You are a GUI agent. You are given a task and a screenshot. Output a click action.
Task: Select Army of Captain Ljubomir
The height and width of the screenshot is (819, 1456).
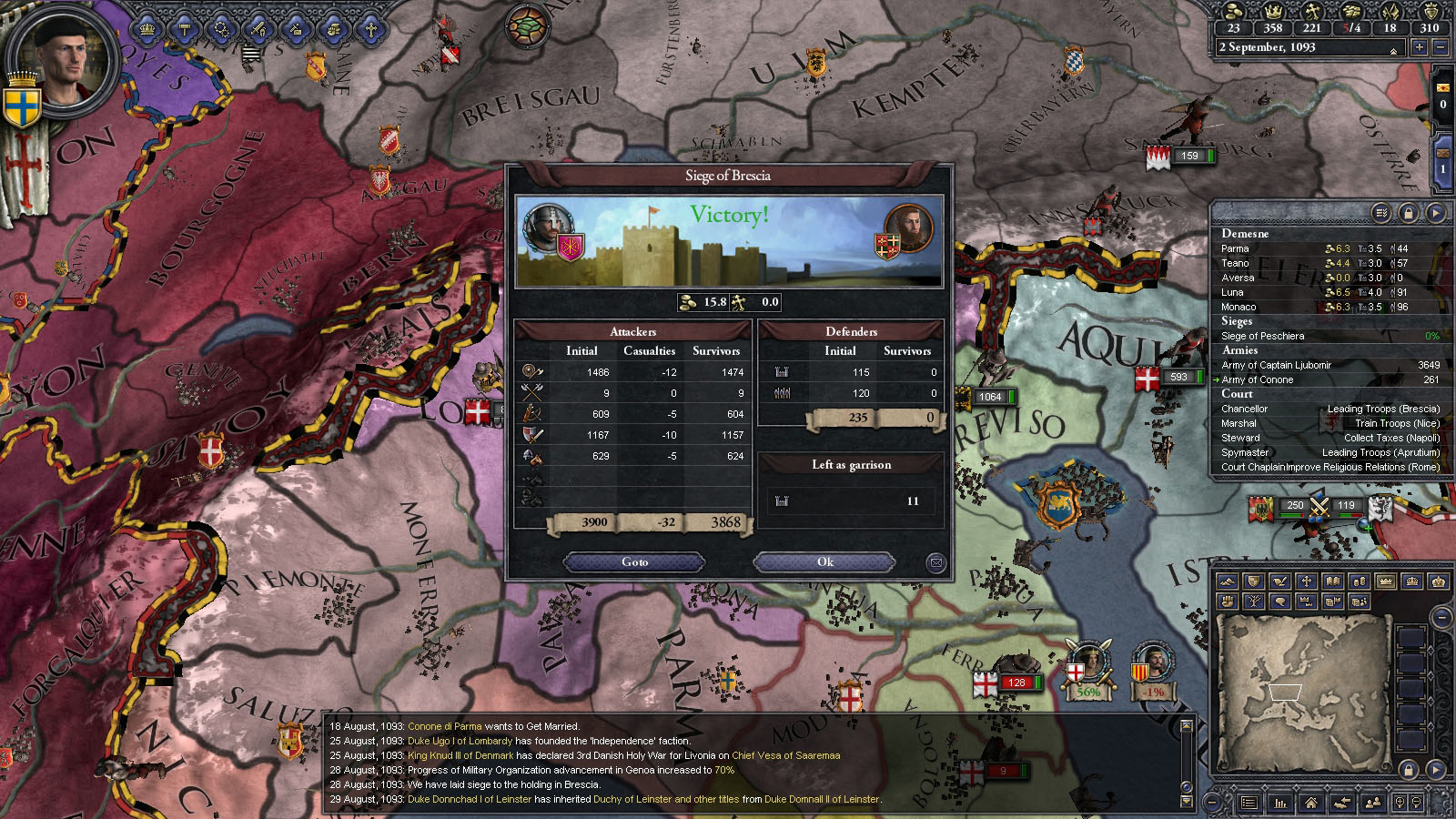[x=1276, y=365]
